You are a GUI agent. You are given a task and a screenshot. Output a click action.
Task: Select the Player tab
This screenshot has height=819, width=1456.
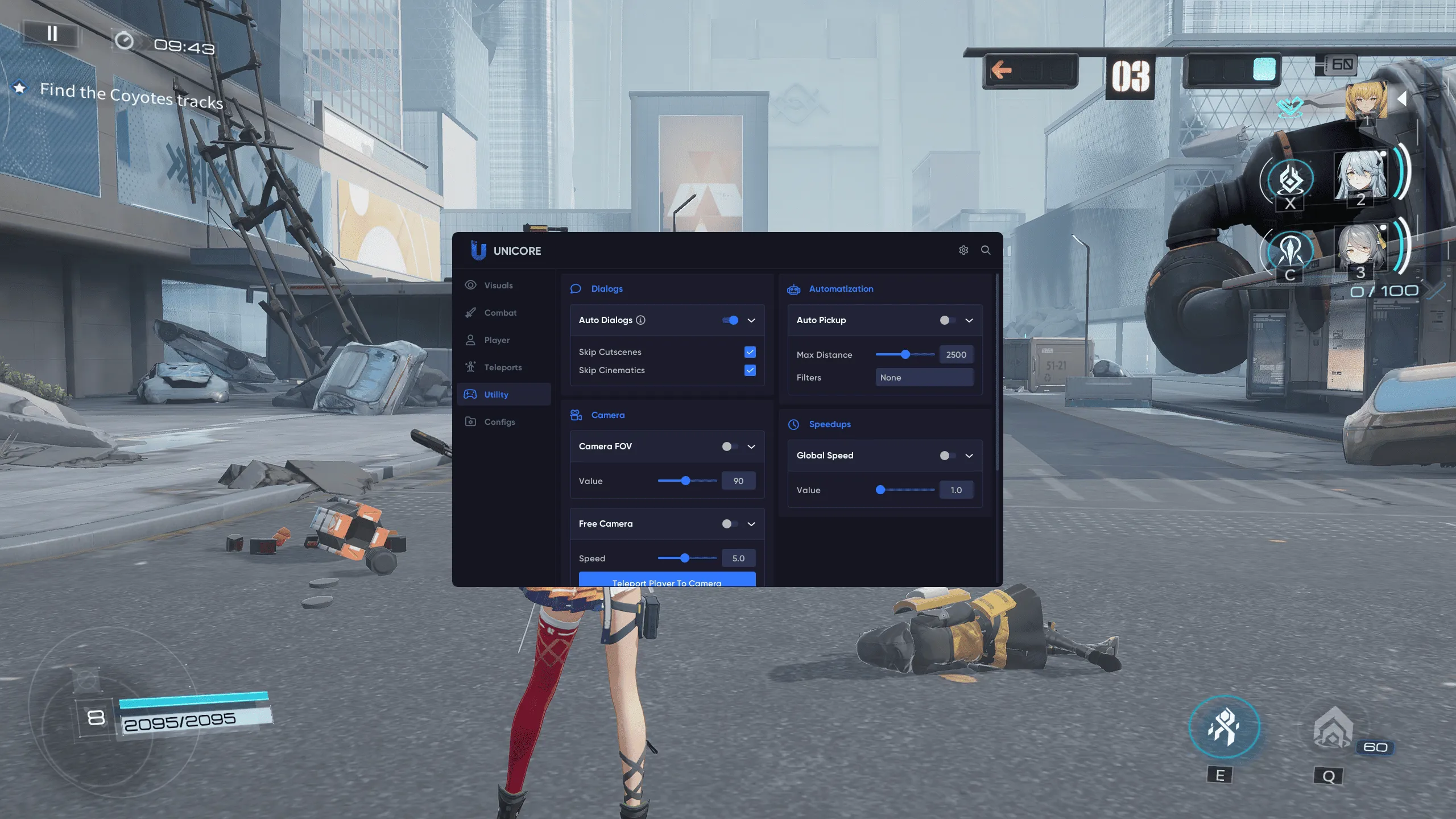point(497,340)
